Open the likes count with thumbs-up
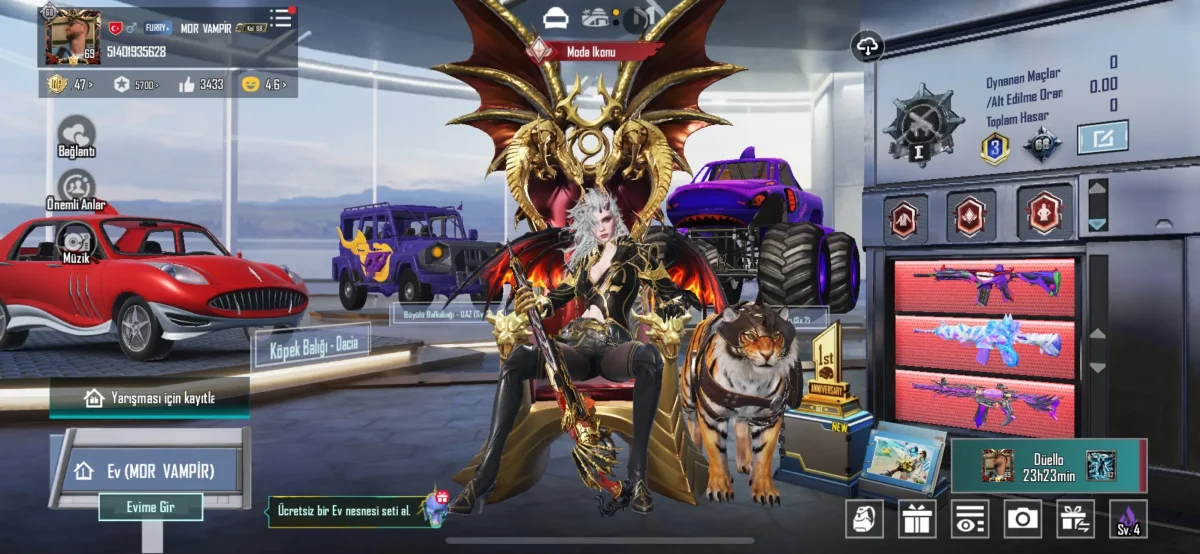1200x554 pixels. pyautogui.click(x=201, y=84)
